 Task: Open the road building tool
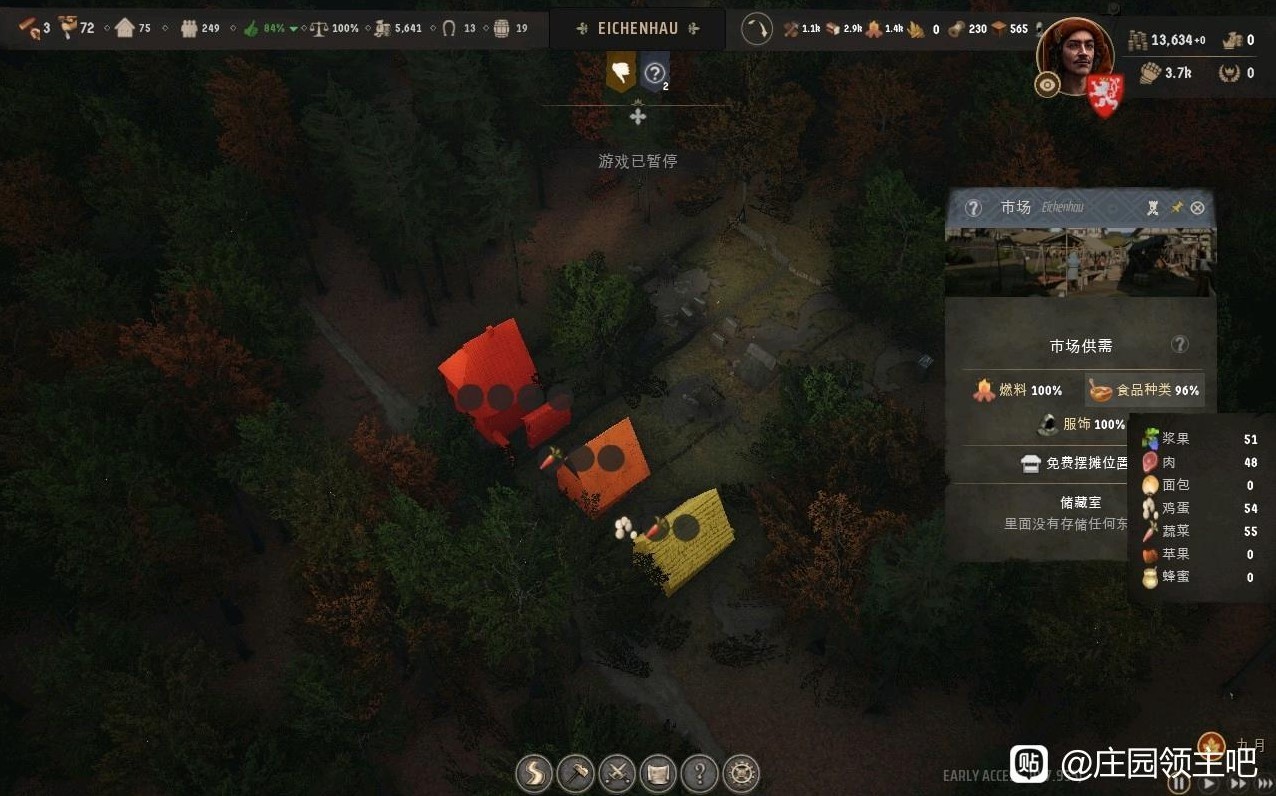coord(534,773)
